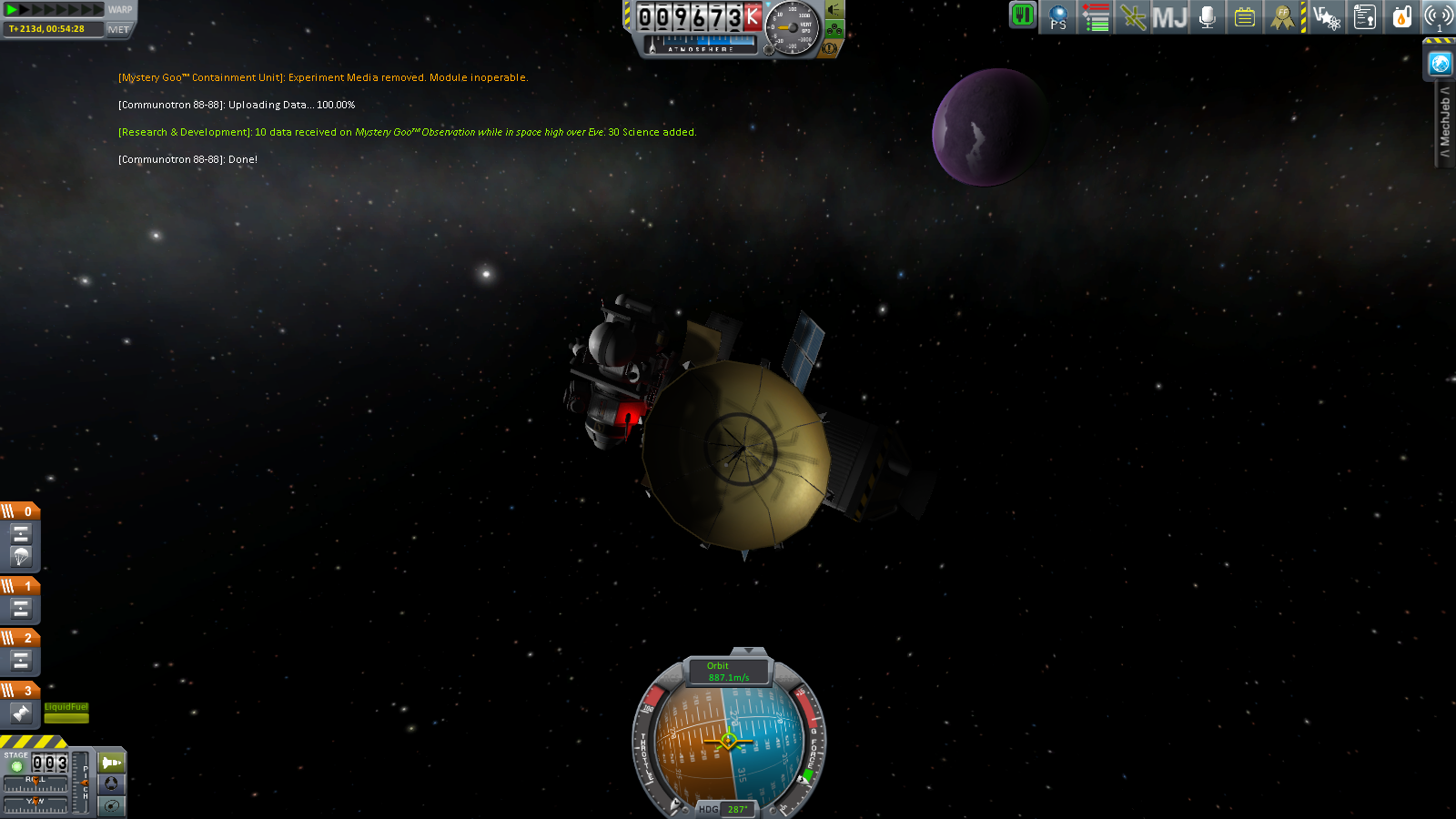This screenshot has height=819, width=1456.
Task: Open the star and atom science icon
Action: pyautogui.click(x=1327, y=17)
